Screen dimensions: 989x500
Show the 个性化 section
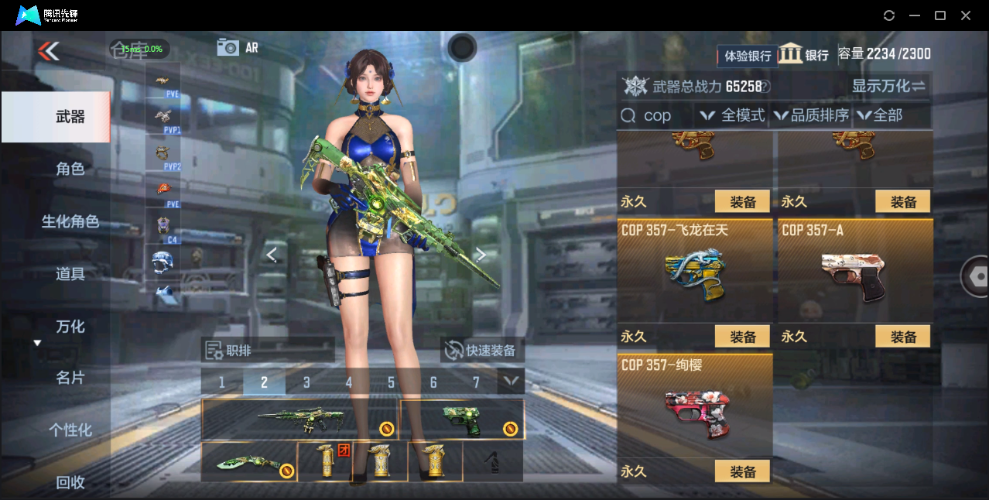coord(69,430)
